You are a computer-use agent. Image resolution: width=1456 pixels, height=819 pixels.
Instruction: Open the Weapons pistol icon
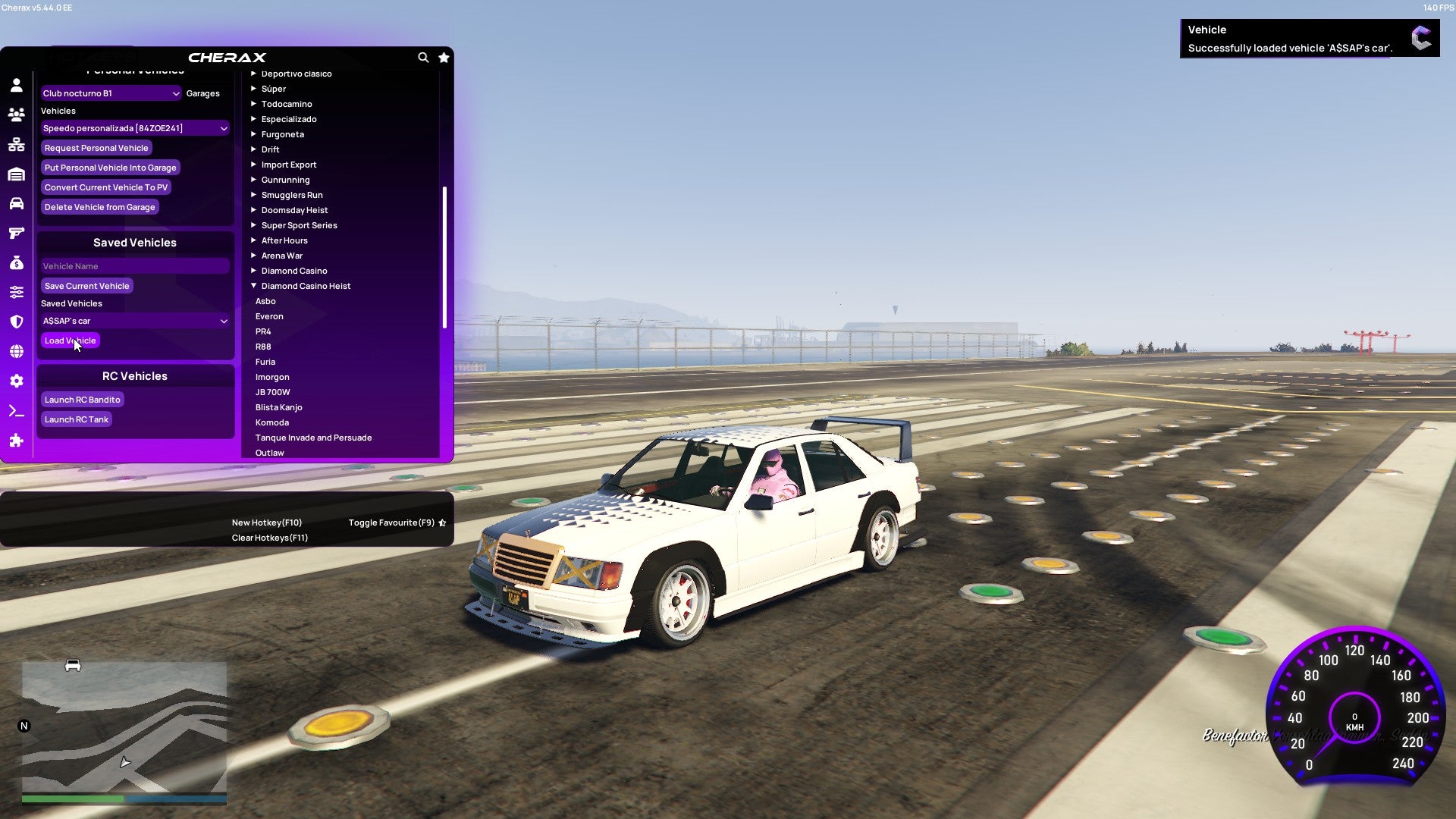click(x=17, y=233)
